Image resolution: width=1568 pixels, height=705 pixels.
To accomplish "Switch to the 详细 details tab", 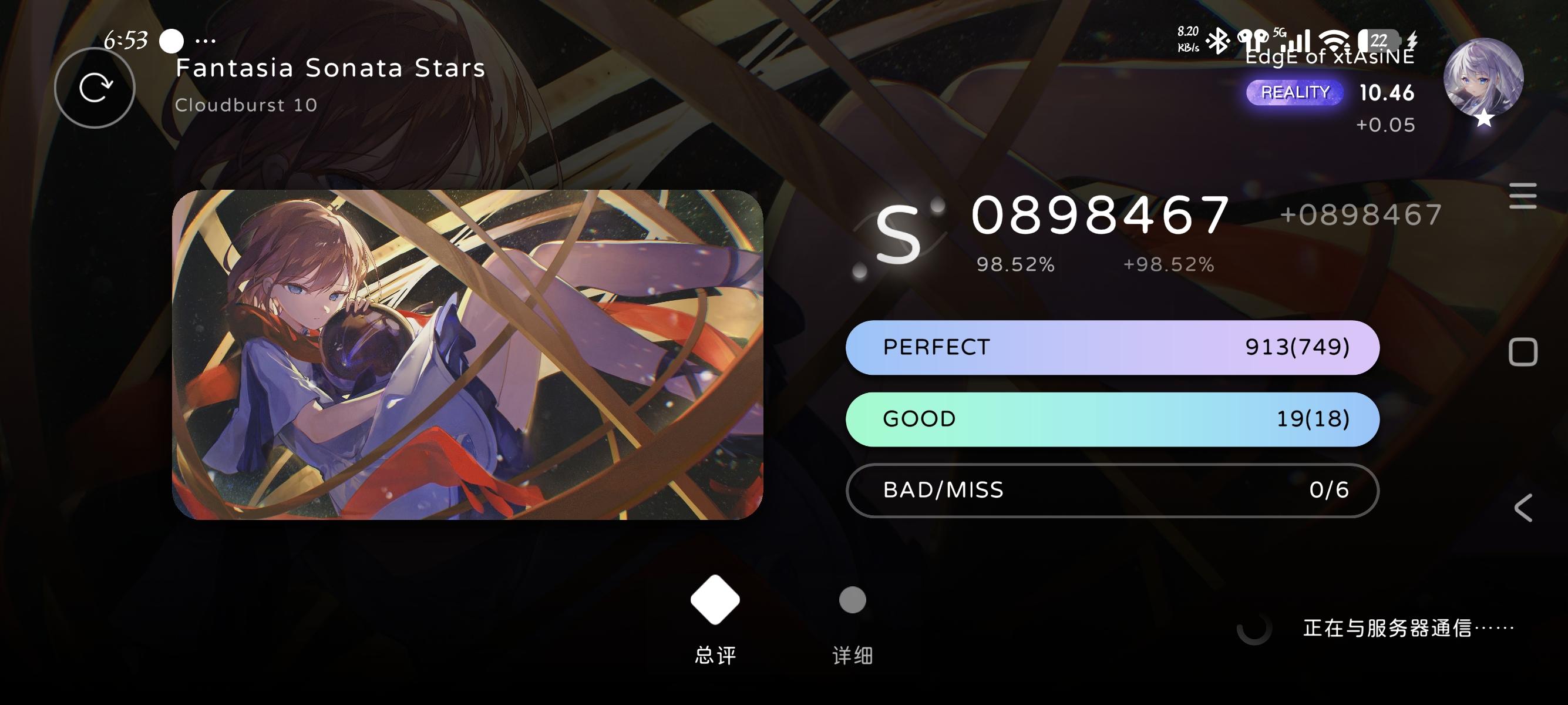I will (x=852, y=656).
